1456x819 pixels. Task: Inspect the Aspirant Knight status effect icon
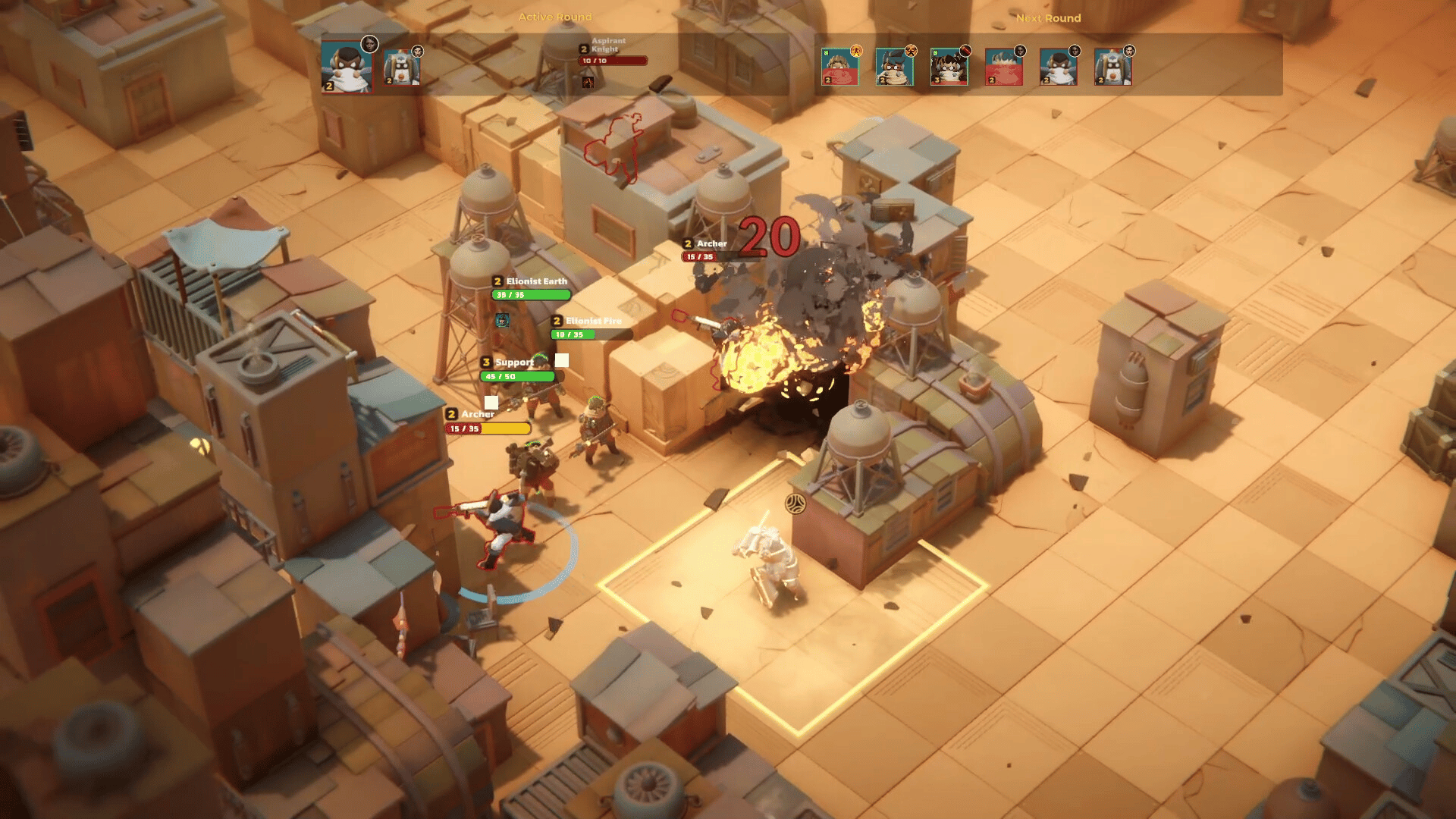pos(588,82)
